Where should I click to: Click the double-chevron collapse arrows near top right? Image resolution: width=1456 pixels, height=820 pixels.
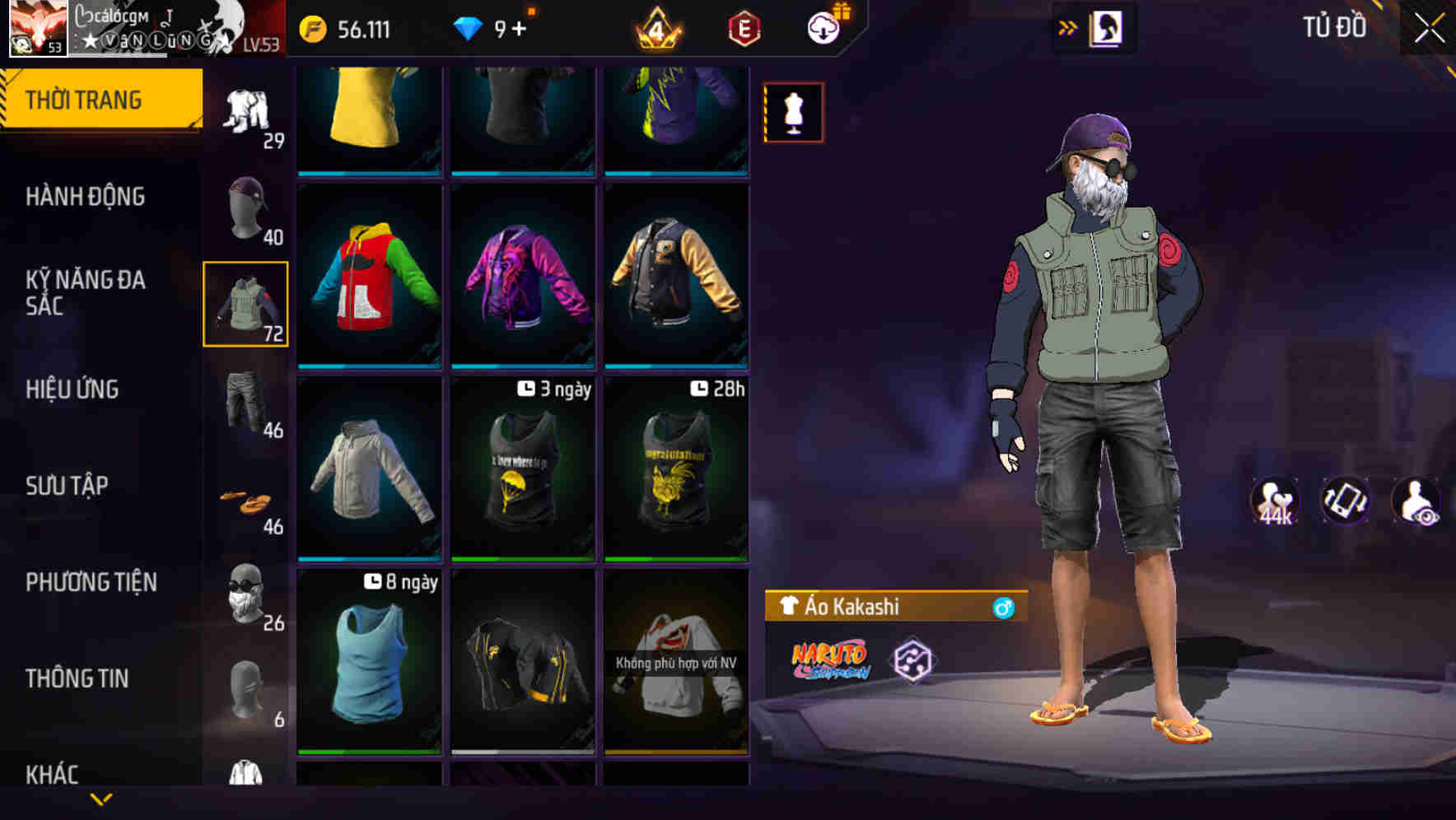click(x=1068, y=26)
